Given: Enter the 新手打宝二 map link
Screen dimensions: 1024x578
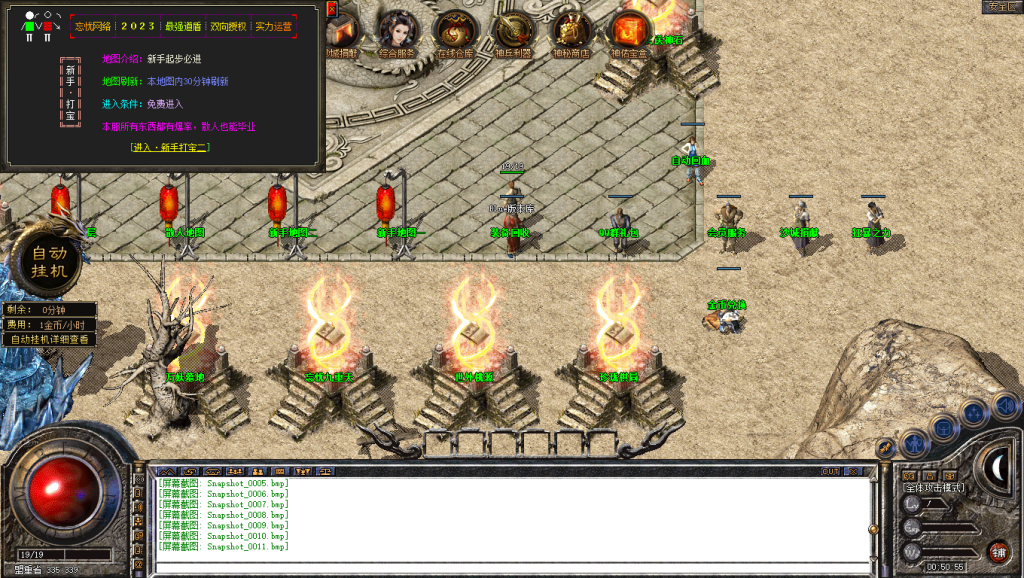Looking at the screenshot, I should (170, 147).
